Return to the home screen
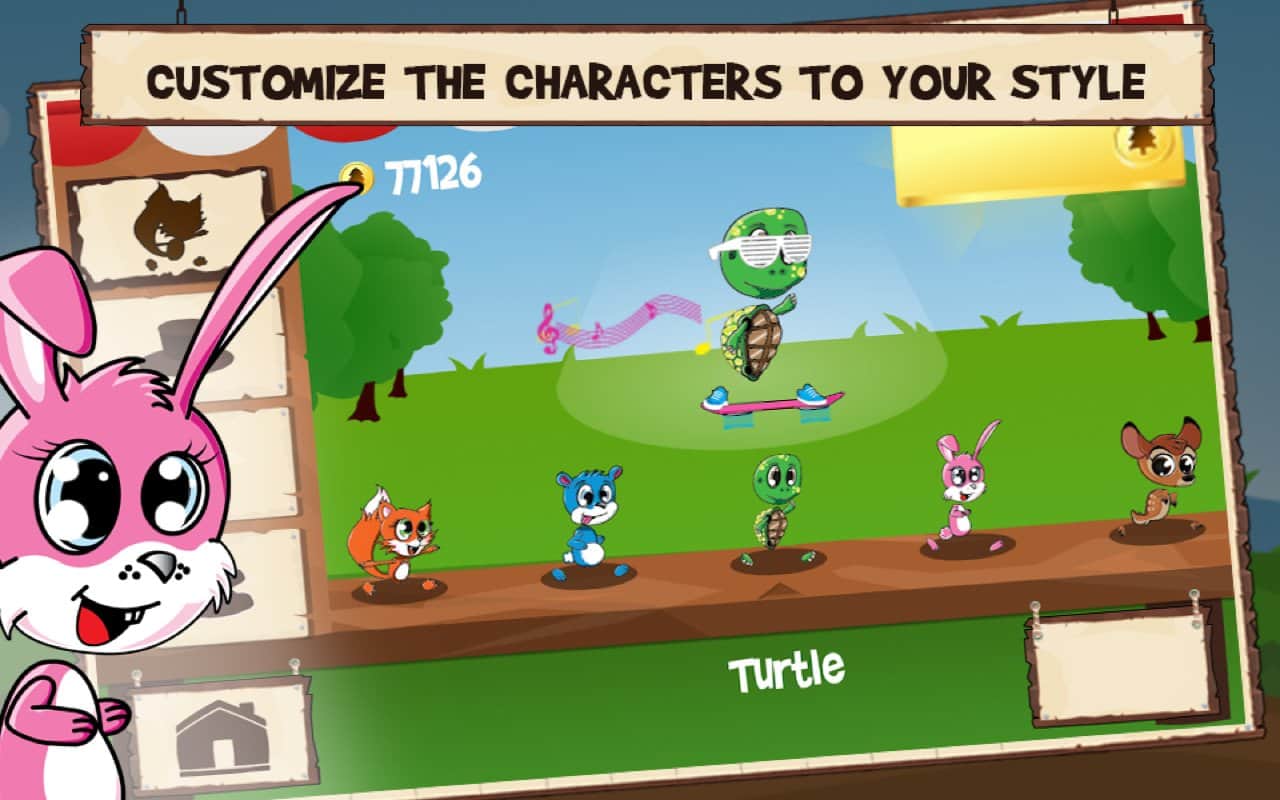Screen dimensions: 1280x800 (221, 737)
